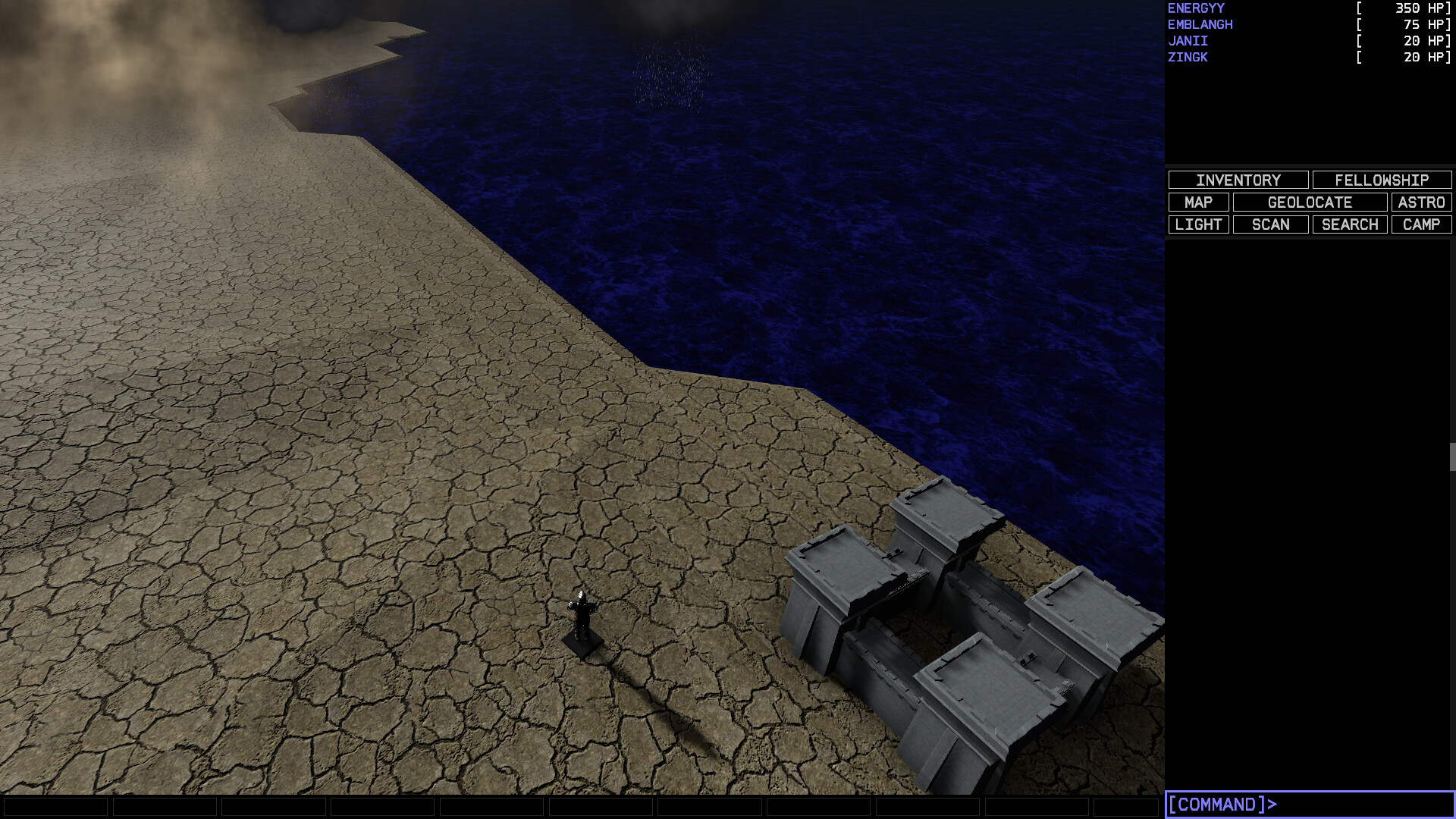This screenshot has width=1456, height=819.
Task: Select party member JANII
Action: point(1188,41)
